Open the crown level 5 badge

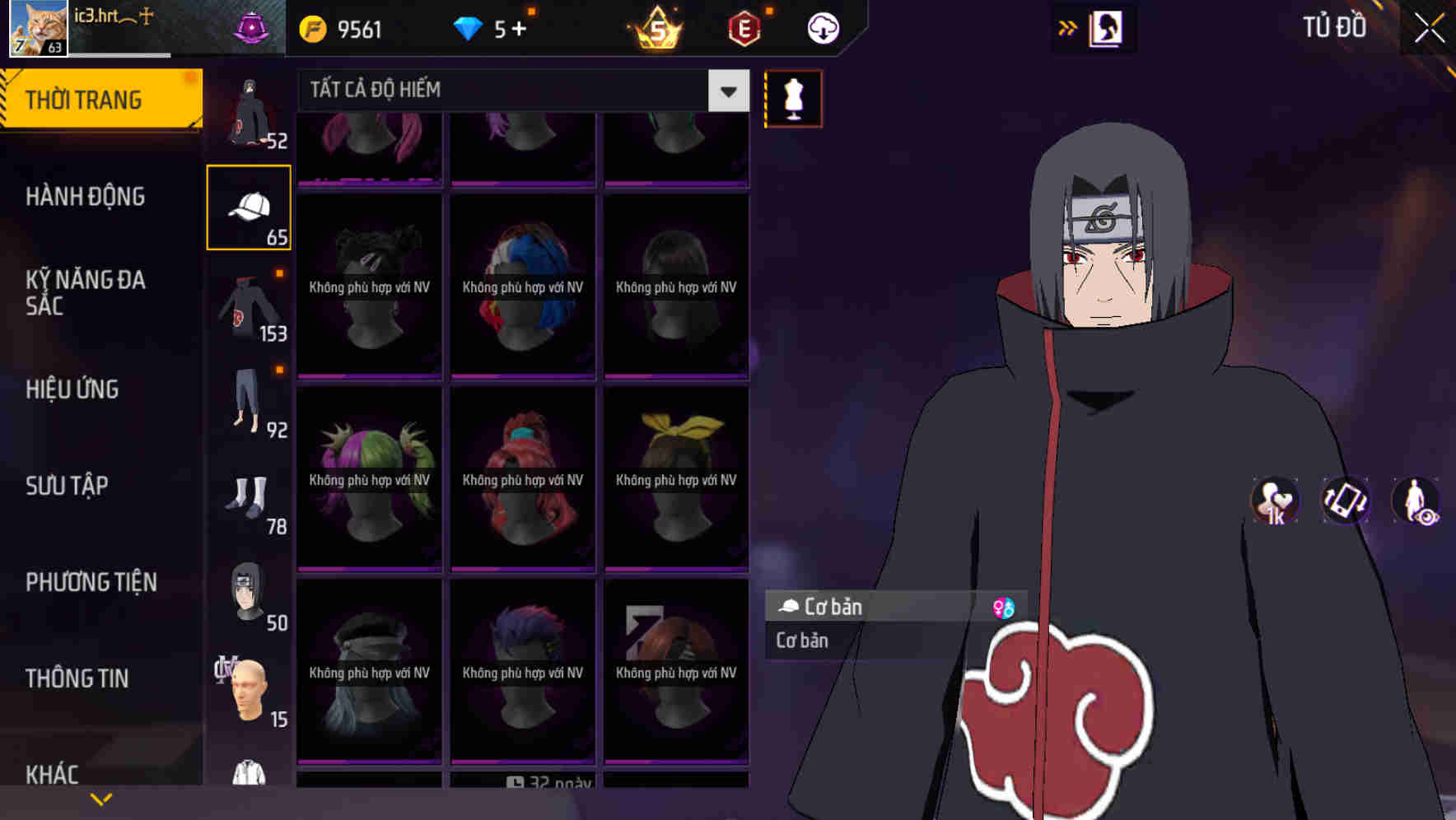654,27
